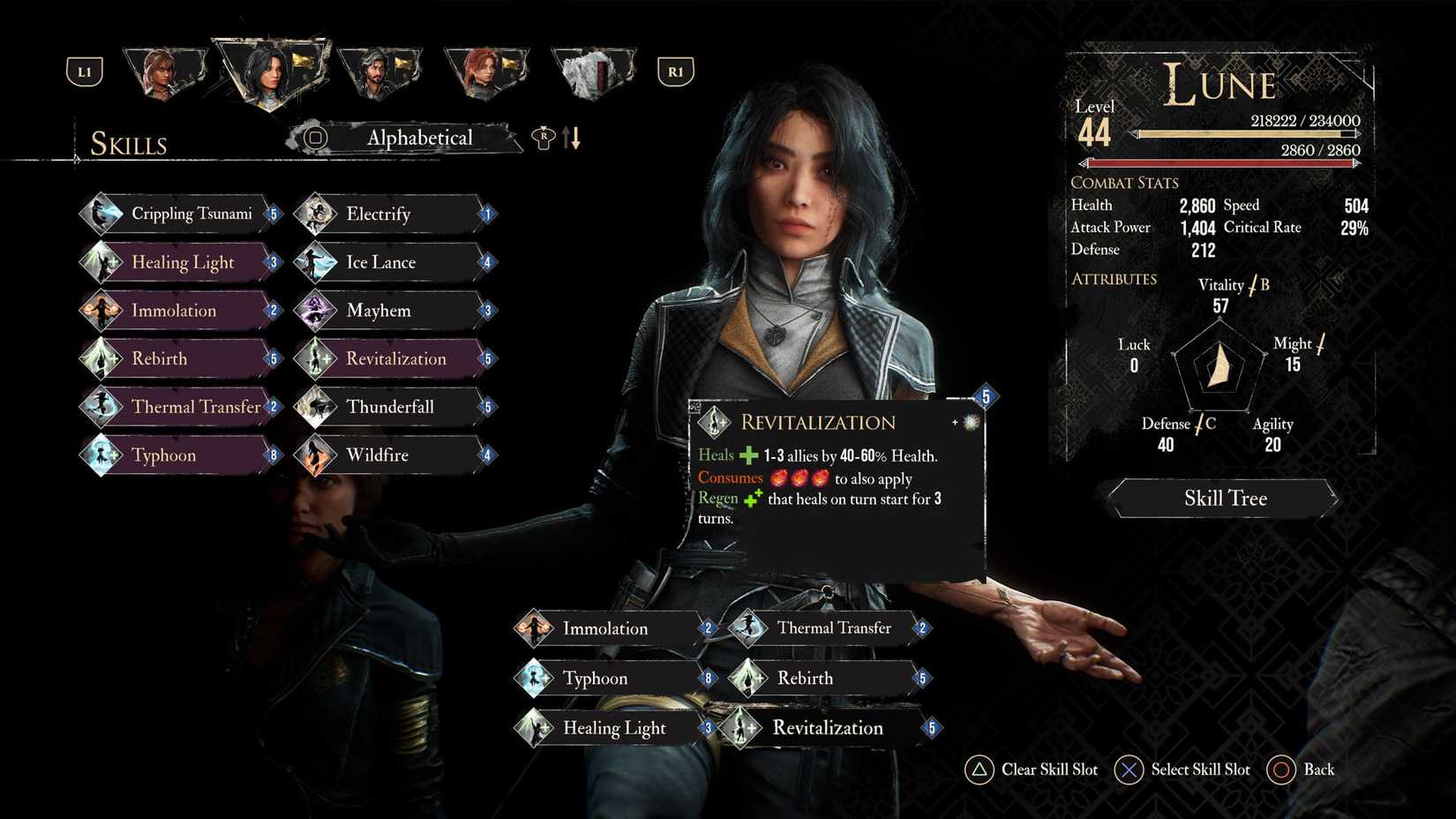Click the sort order arrows control
This screenshot has width=1456, height=819.
click(x=570, y=138)
